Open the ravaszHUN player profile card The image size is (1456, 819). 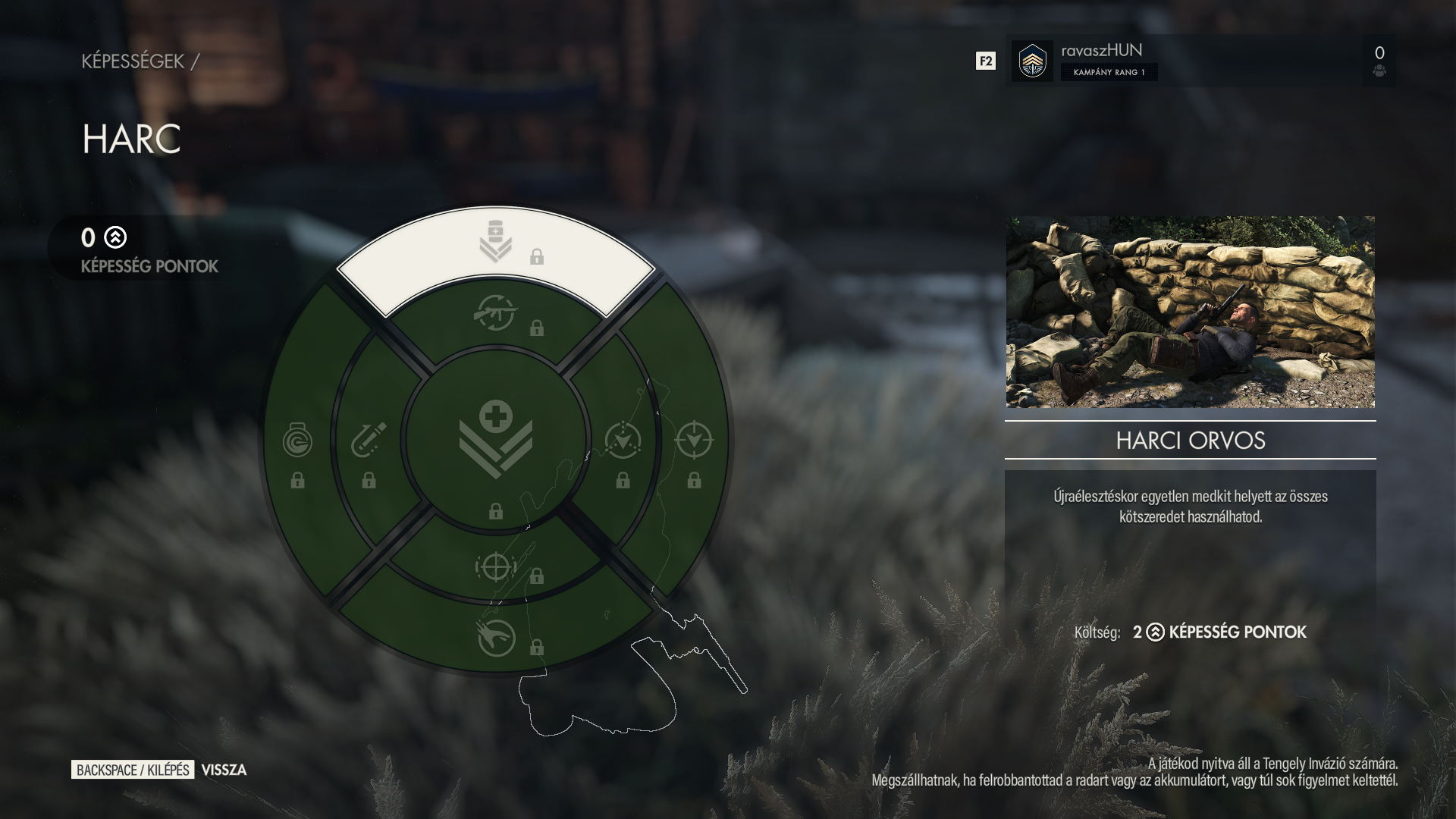click(x=1200, y=61)
